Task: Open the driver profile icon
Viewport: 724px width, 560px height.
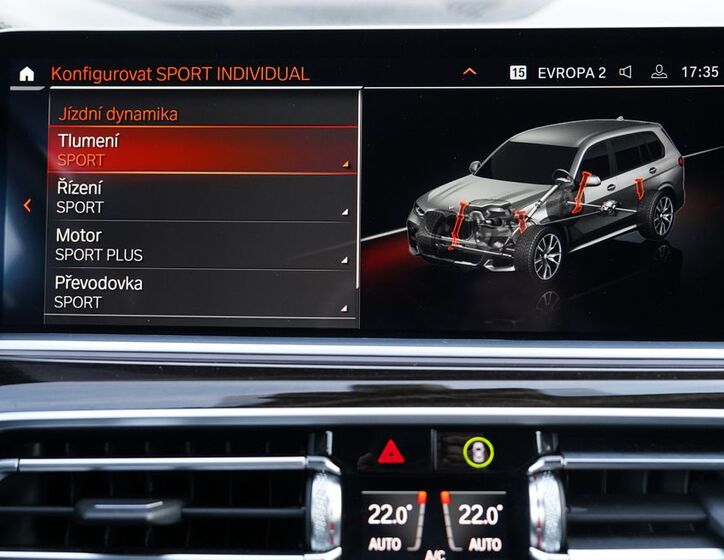Action: [658, 72]
